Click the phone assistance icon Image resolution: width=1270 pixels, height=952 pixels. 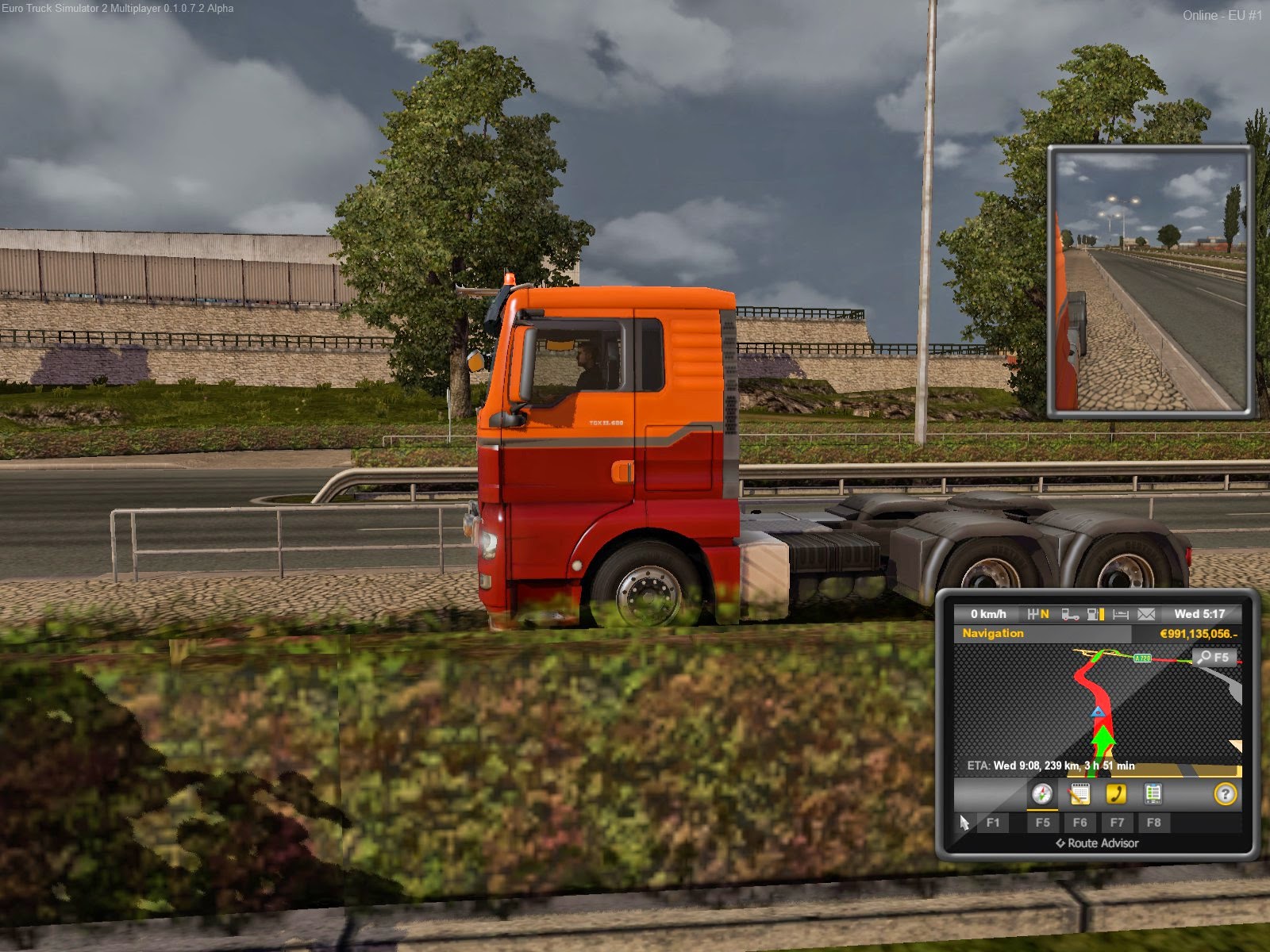pyautogui.click(x=1116, y=794)
